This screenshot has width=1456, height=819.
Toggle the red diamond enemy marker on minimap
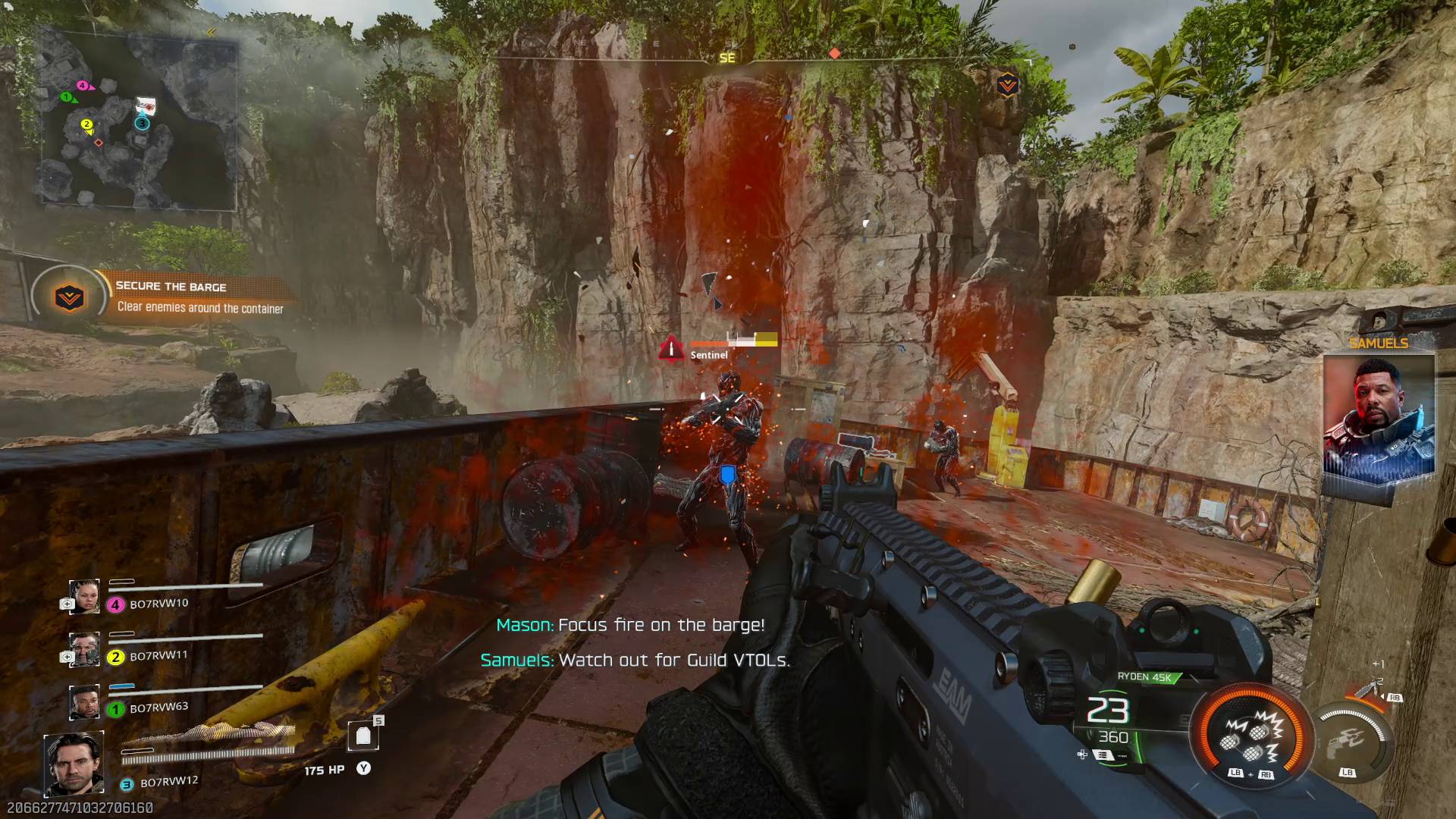[99, 143]
